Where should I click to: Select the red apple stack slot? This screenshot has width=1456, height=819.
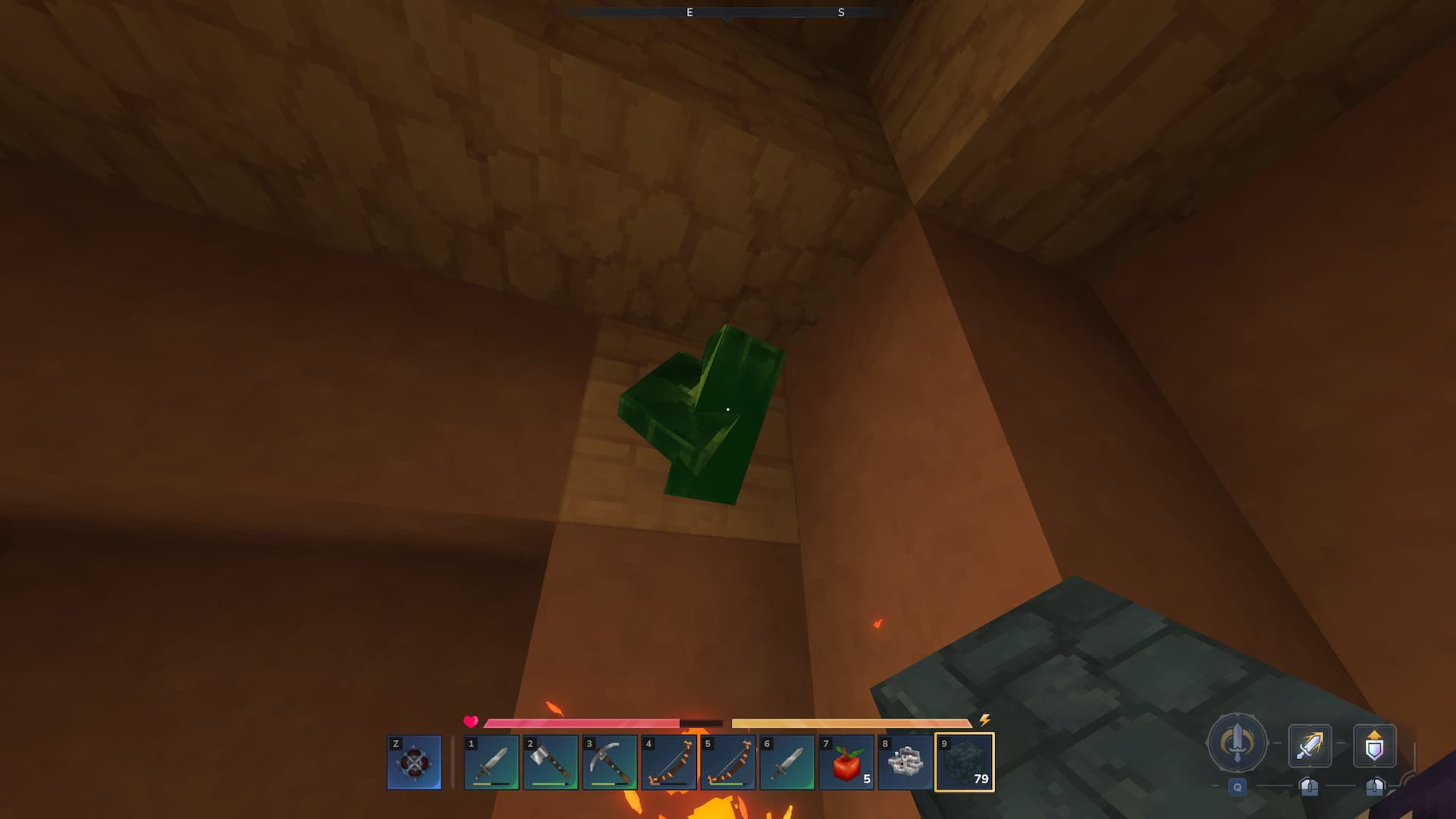pyautogui.click(x=846, y=762)
